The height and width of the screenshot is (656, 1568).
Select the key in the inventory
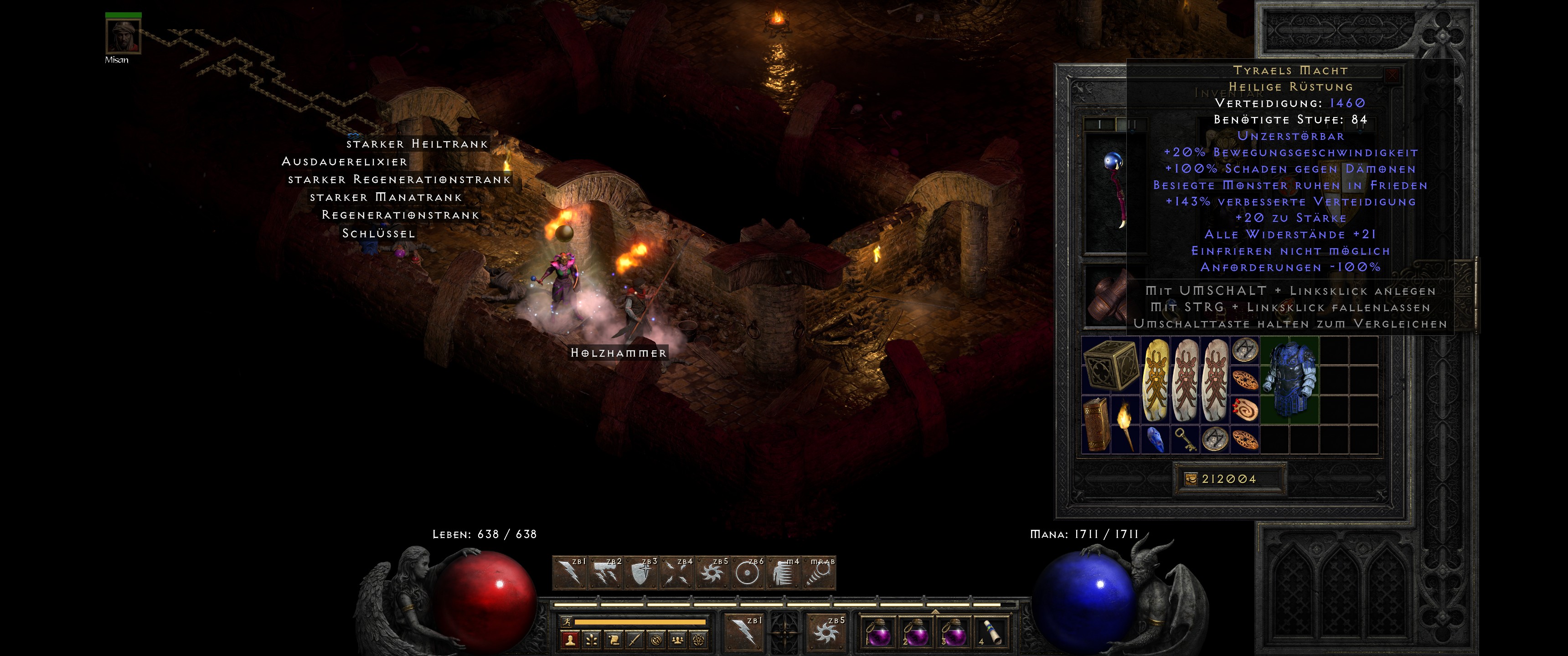(1184, 439)
